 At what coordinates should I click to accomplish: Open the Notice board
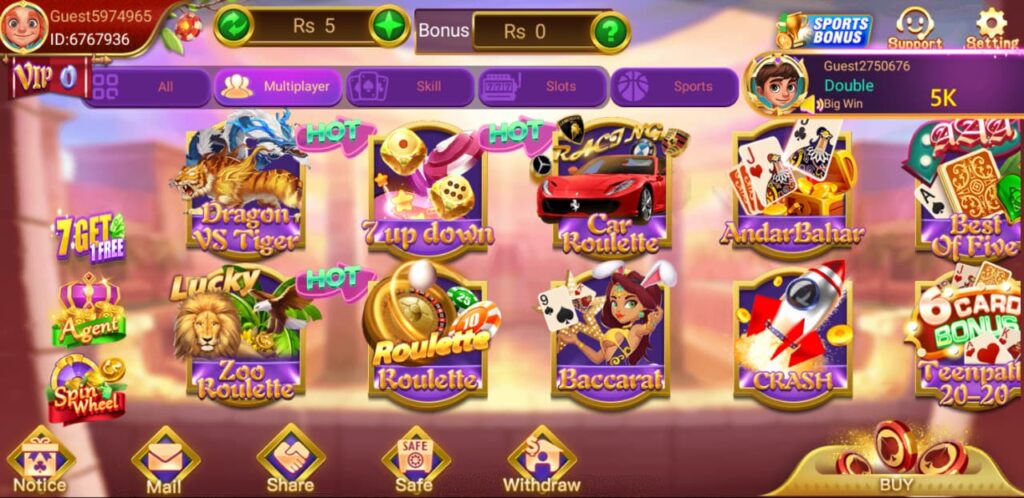coord(41,462)
